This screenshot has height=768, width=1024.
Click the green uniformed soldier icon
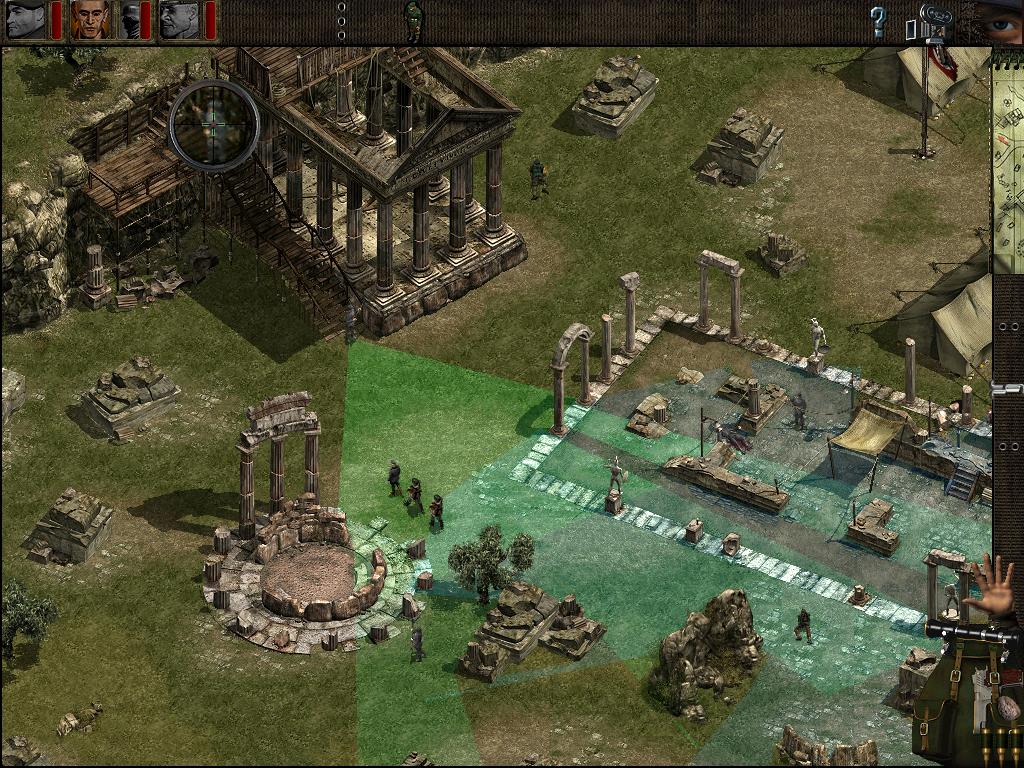pos(413,21)
